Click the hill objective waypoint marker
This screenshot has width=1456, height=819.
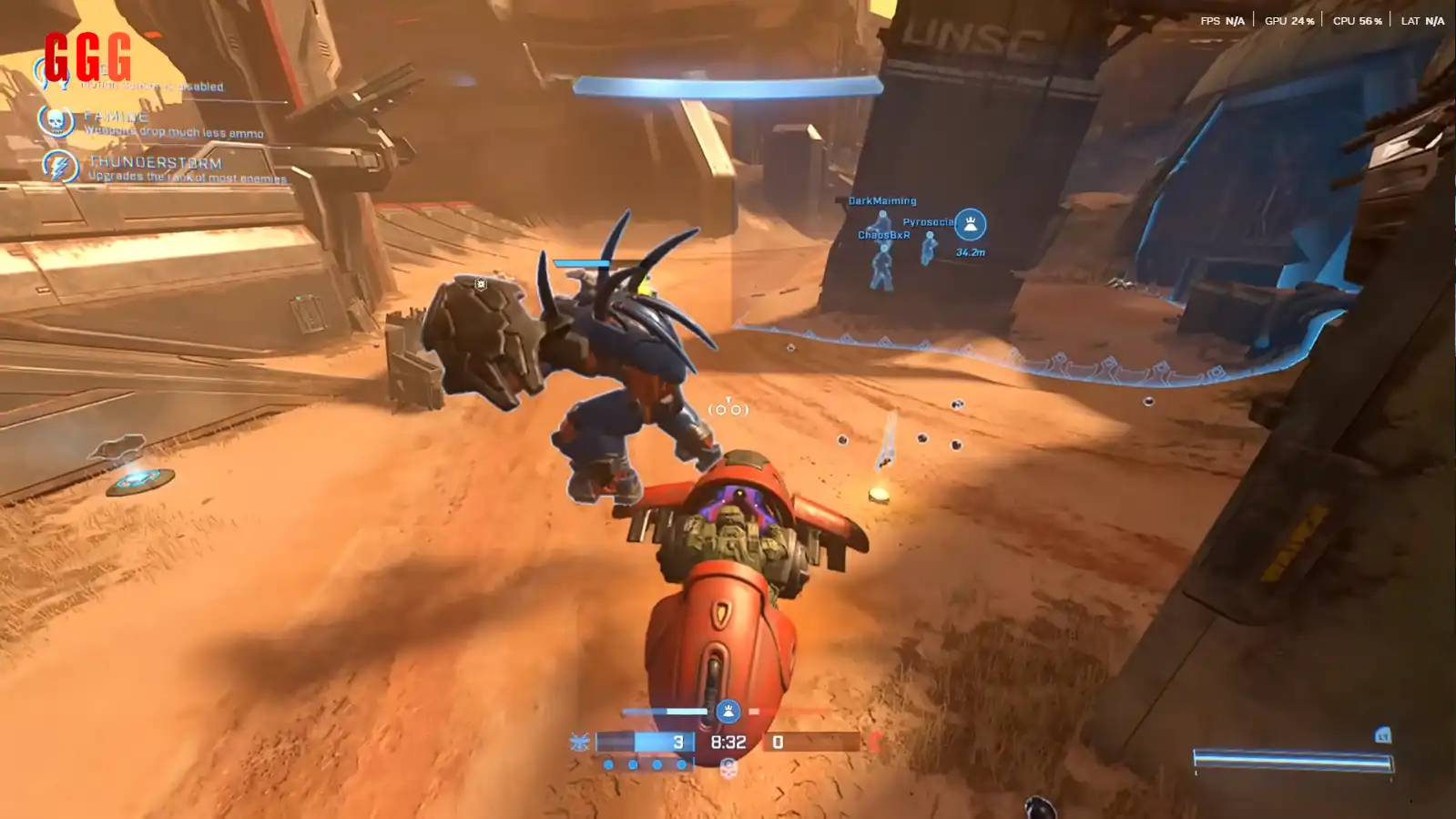[970, 224]
